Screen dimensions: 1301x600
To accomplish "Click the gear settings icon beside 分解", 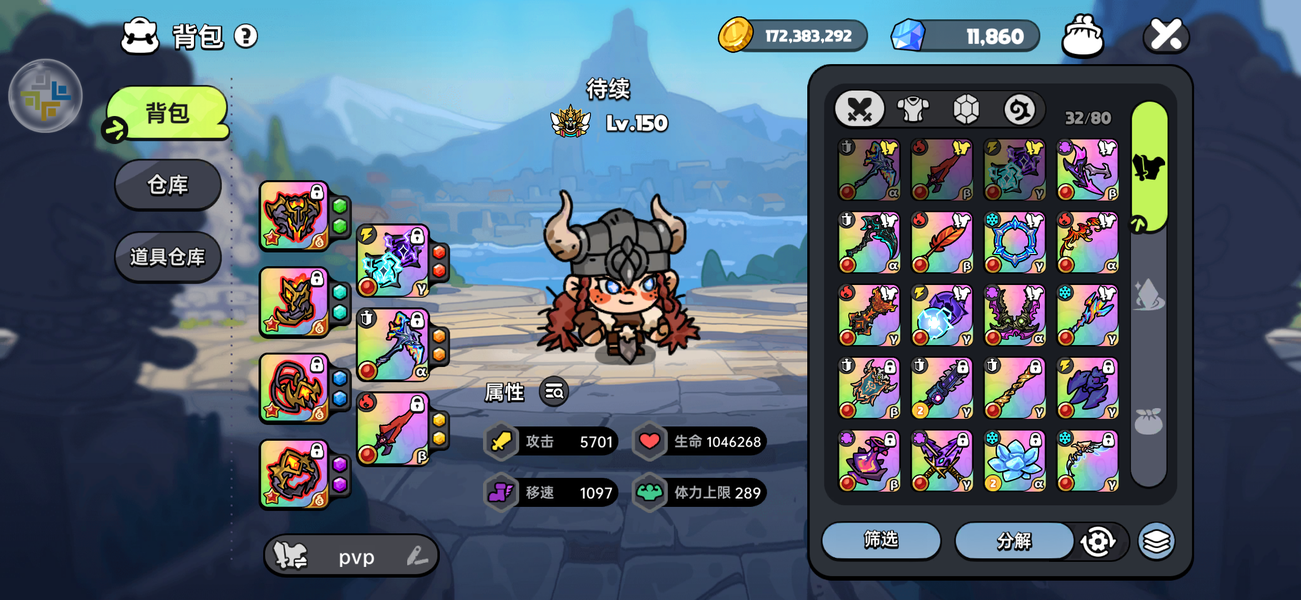I will click(x=1098, y=541).
